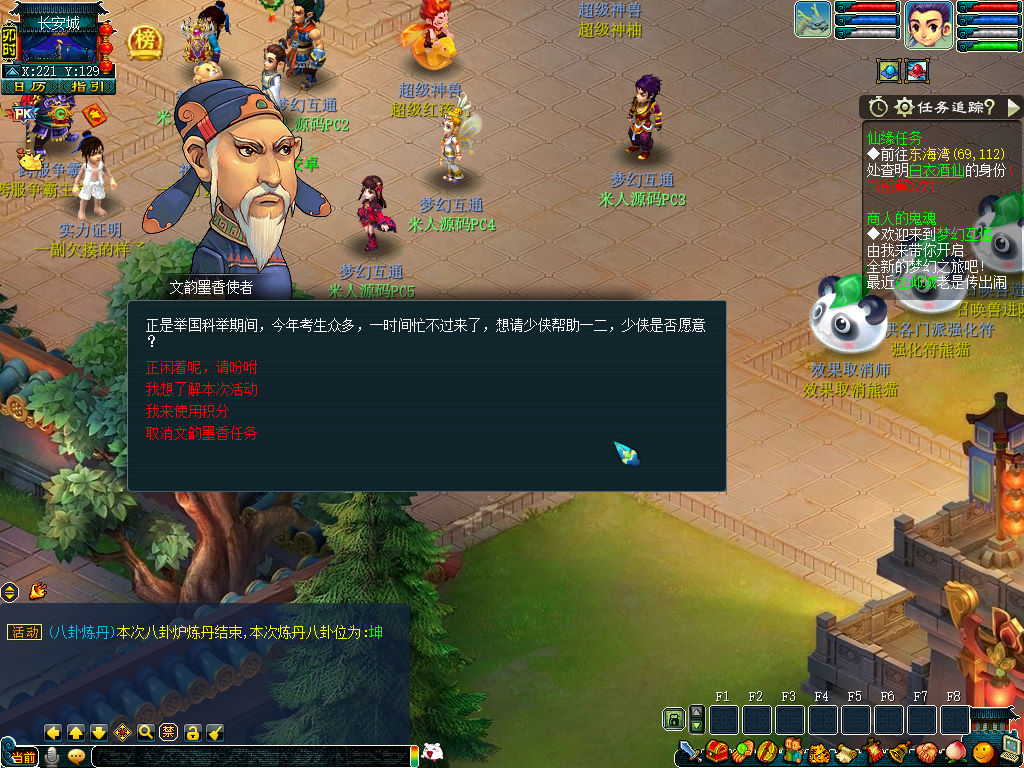Choose "取消文韵墨香任务" to cancel the task

[x=201, y=433]
